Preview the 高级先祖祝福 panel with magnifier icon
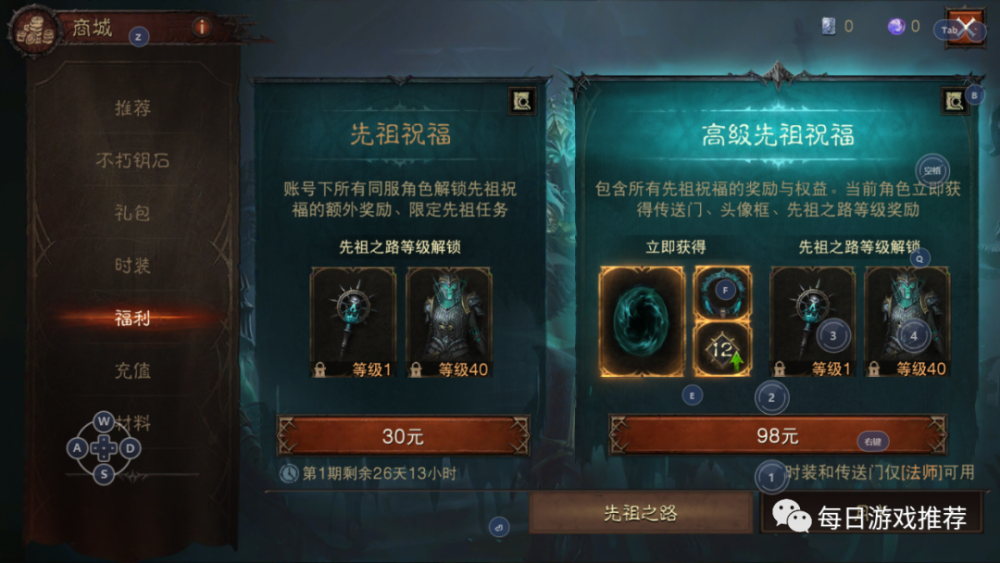Image resolution: width=1000 pixels, height=563 pixels. 951,100
